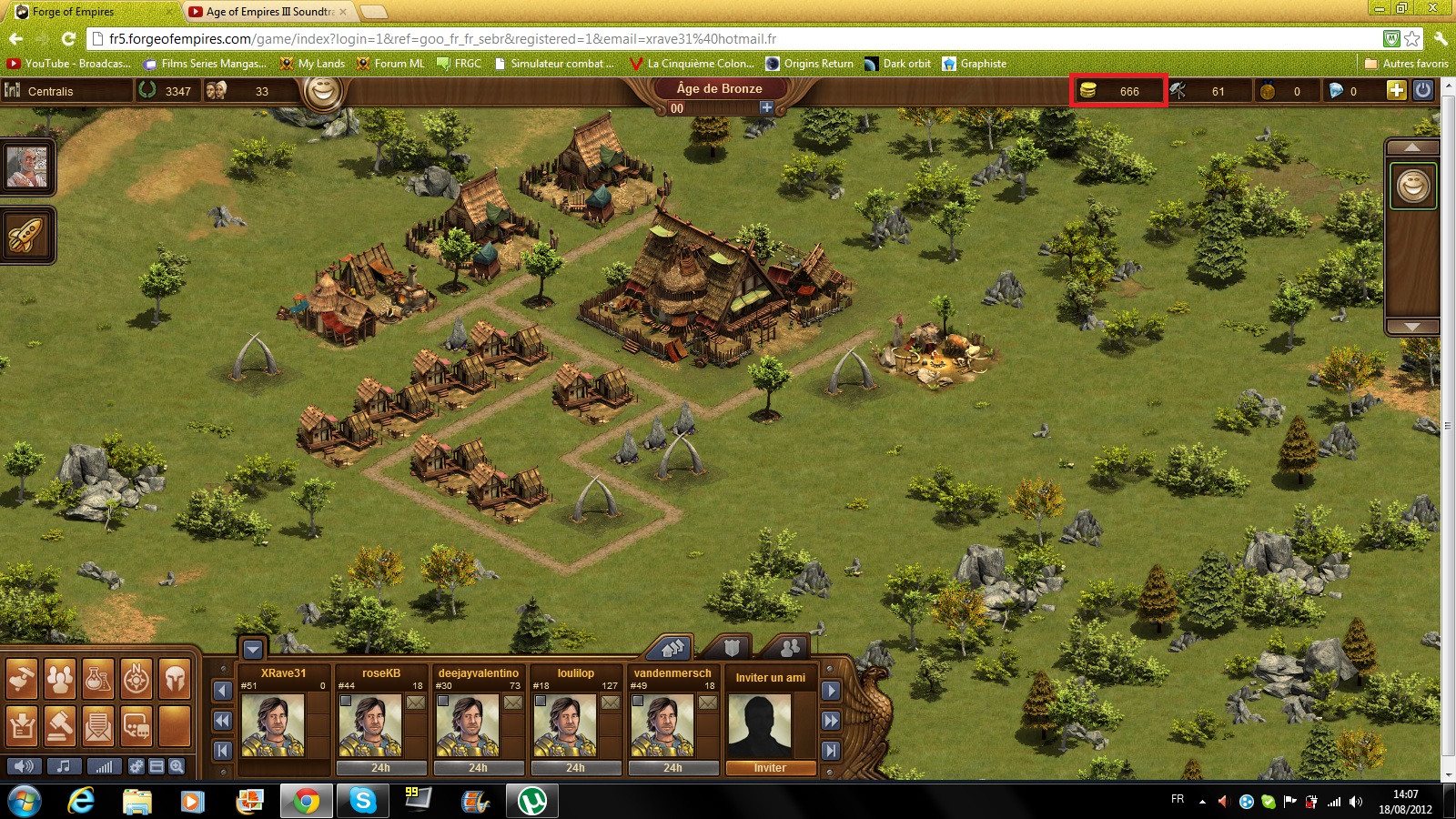Buy diamonds with the yellow plus button
Viewport: 1456px width, 819px height.
[1396, 90]
